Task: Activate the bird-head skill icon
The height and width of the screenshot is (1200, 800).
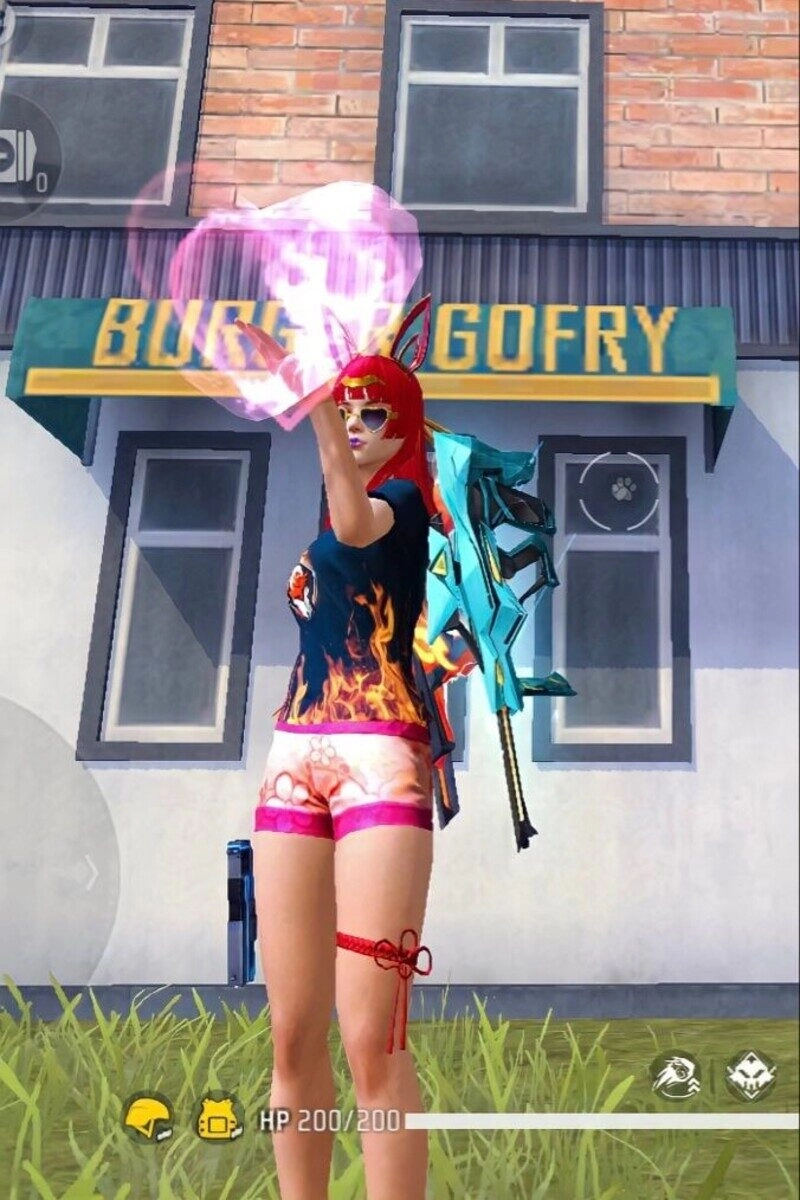Action: (675, 1076)
